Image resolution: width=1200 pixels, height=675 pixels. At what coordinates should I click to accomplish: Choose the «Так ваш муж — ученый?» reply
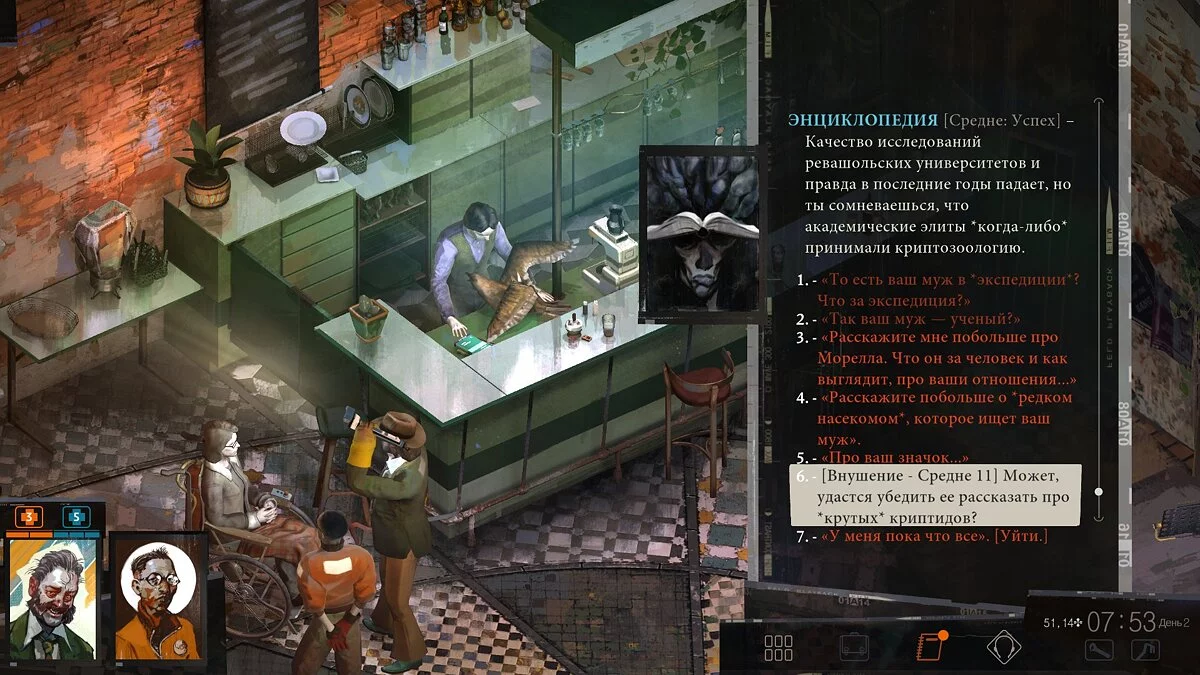tap(920, 319)
